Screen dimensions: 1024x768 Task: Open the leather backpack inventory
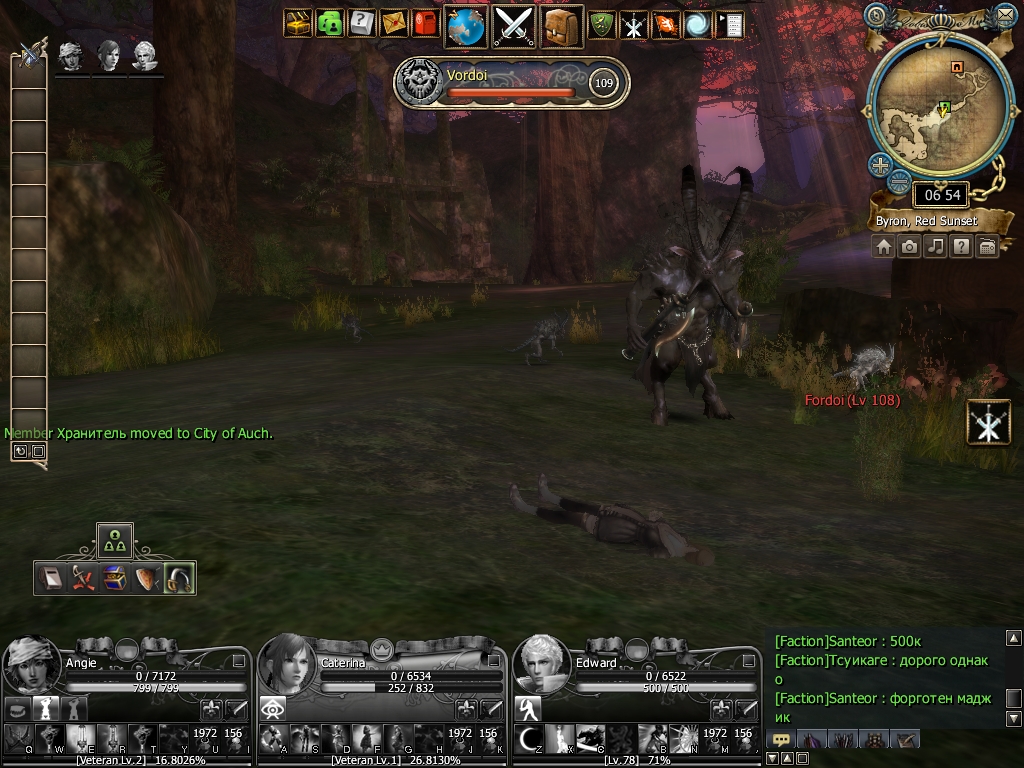pyautogui.click(x=563, y=26)
